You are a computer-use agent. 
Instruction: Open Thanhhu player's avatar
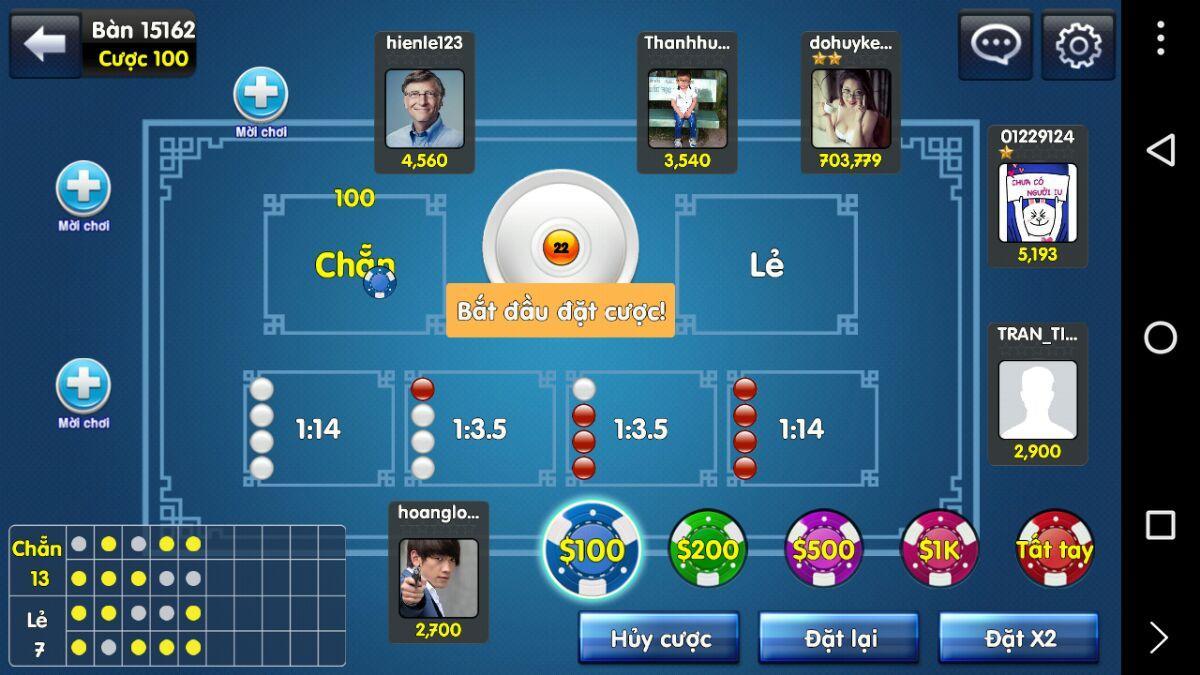pos(687,108)
